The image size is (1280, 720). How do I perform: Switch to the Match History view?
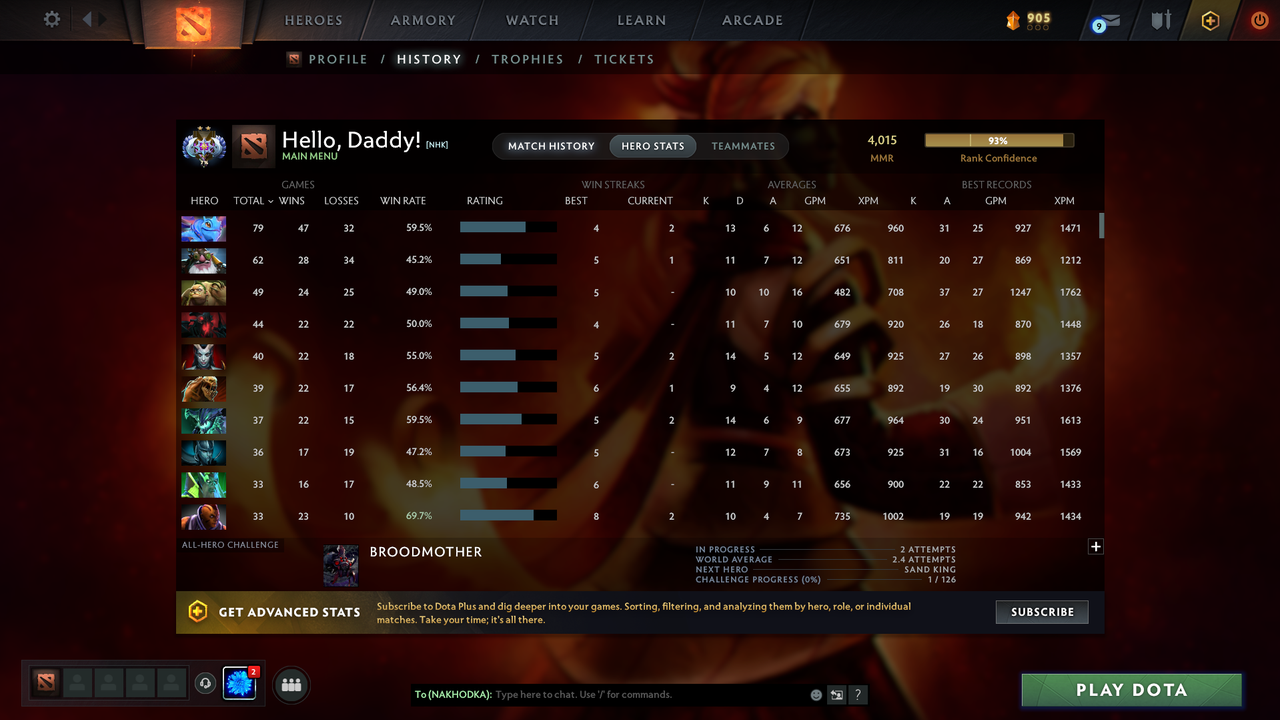tap(551, 146)
